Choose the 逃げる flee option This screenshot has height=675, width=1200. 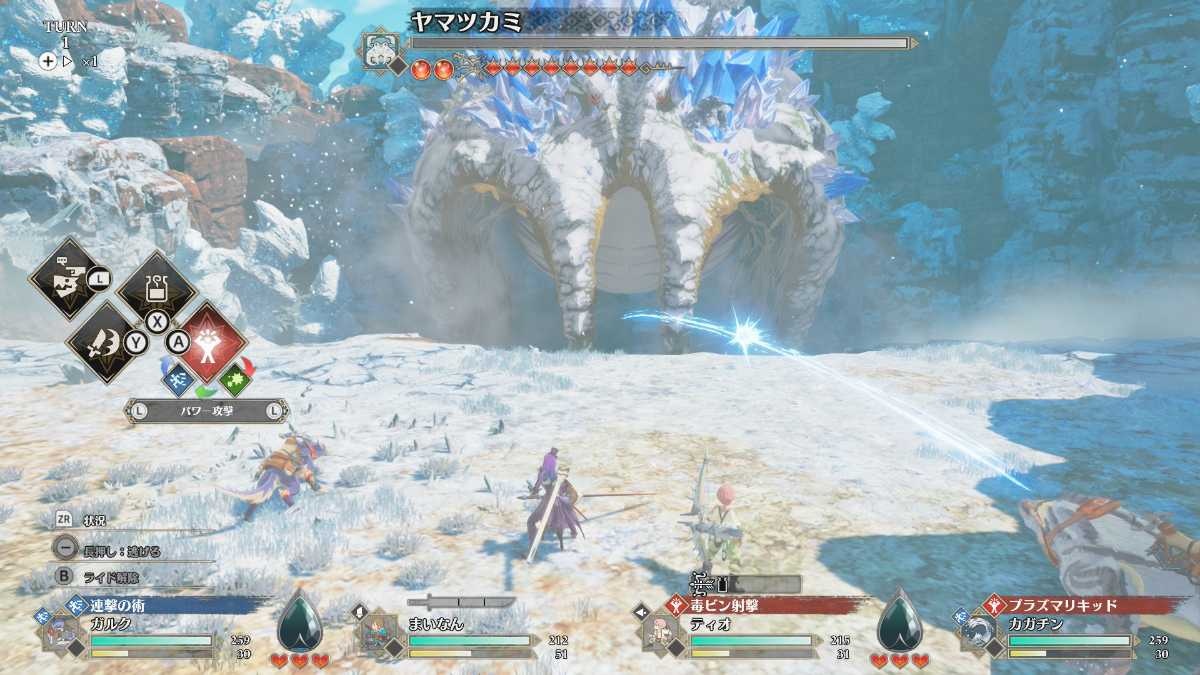click(x=120, y=549)
